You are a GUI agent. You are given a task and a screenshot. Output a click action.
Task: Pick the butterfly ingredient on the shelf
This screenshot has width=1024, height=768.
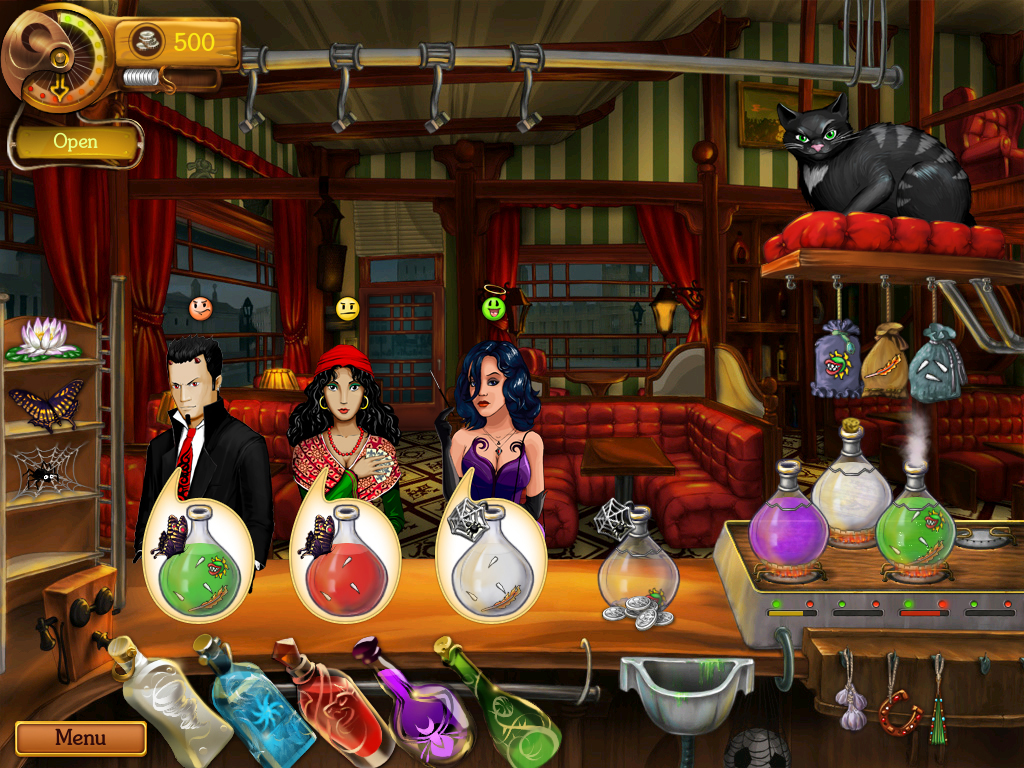coord(46,402)
